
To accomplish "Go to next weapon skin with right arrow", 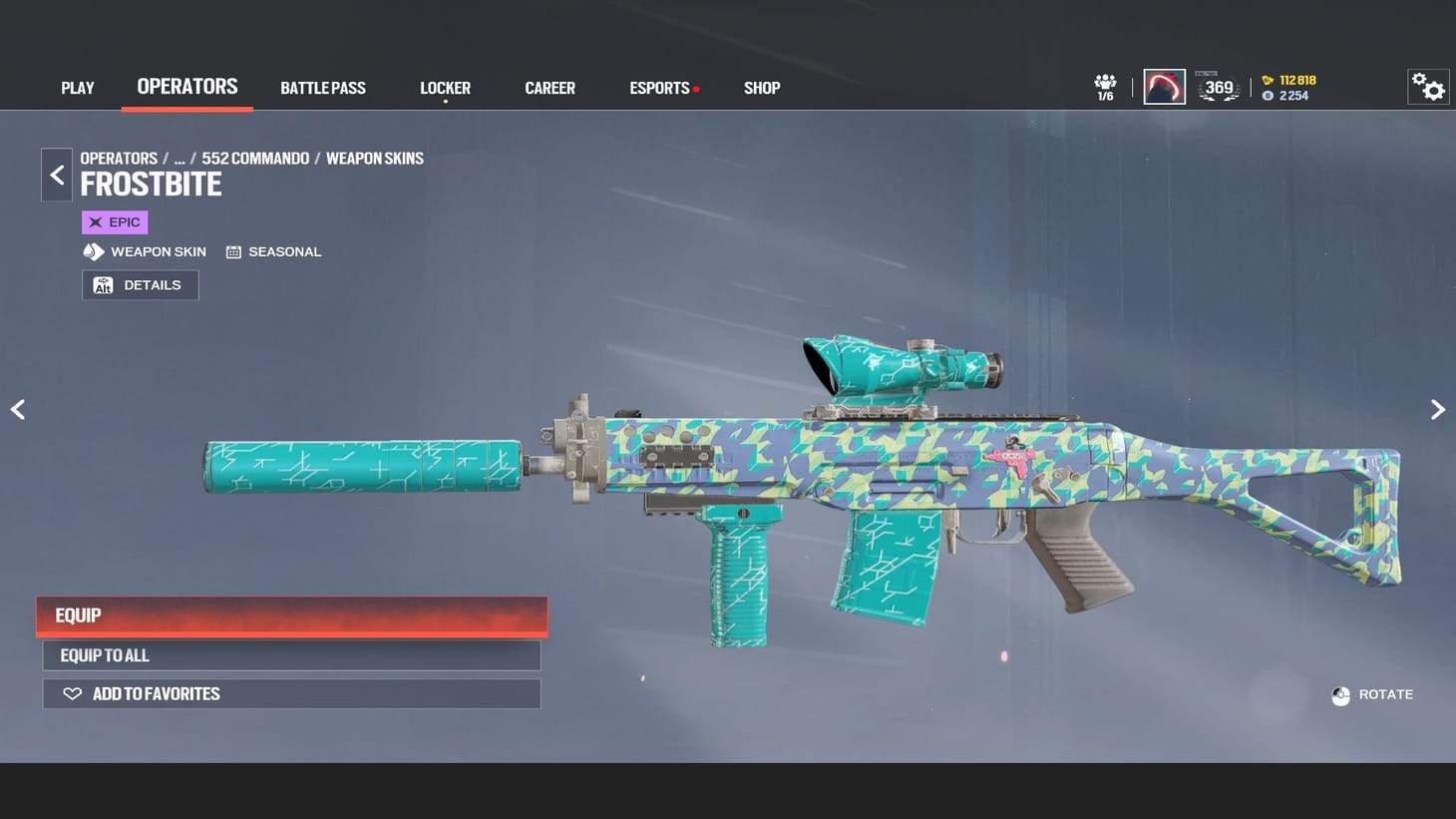I will coord(1437,409).
